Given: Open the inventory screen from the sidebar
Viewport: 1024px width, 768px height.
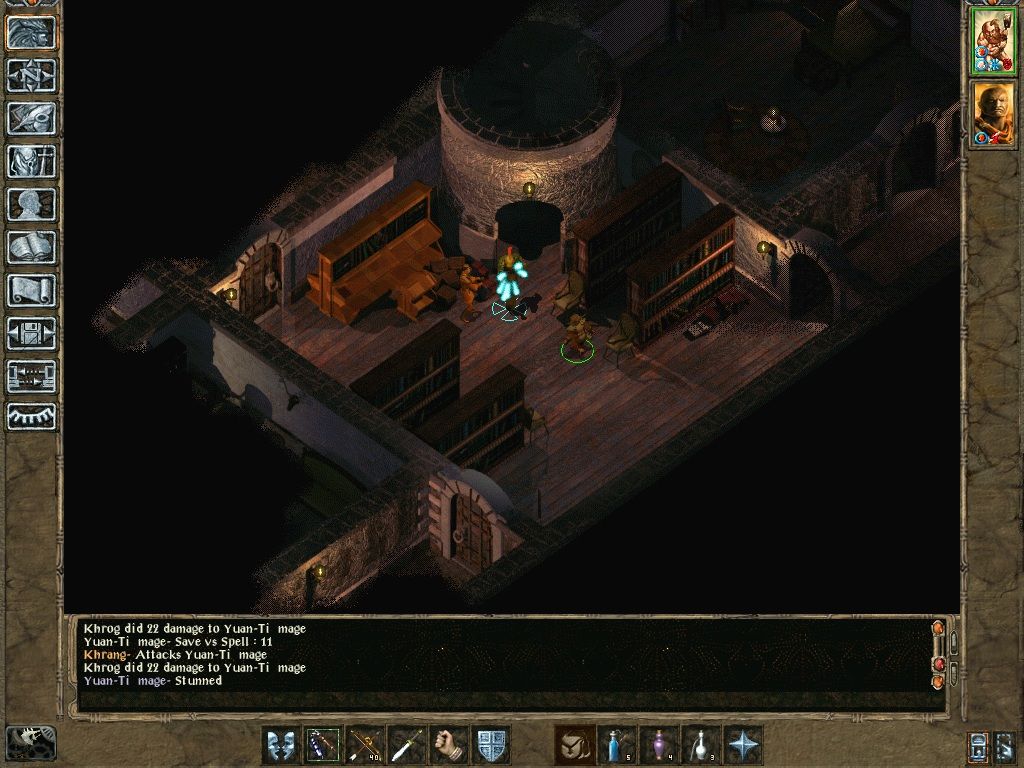Looking at the screenshot, I should (32, 162).
